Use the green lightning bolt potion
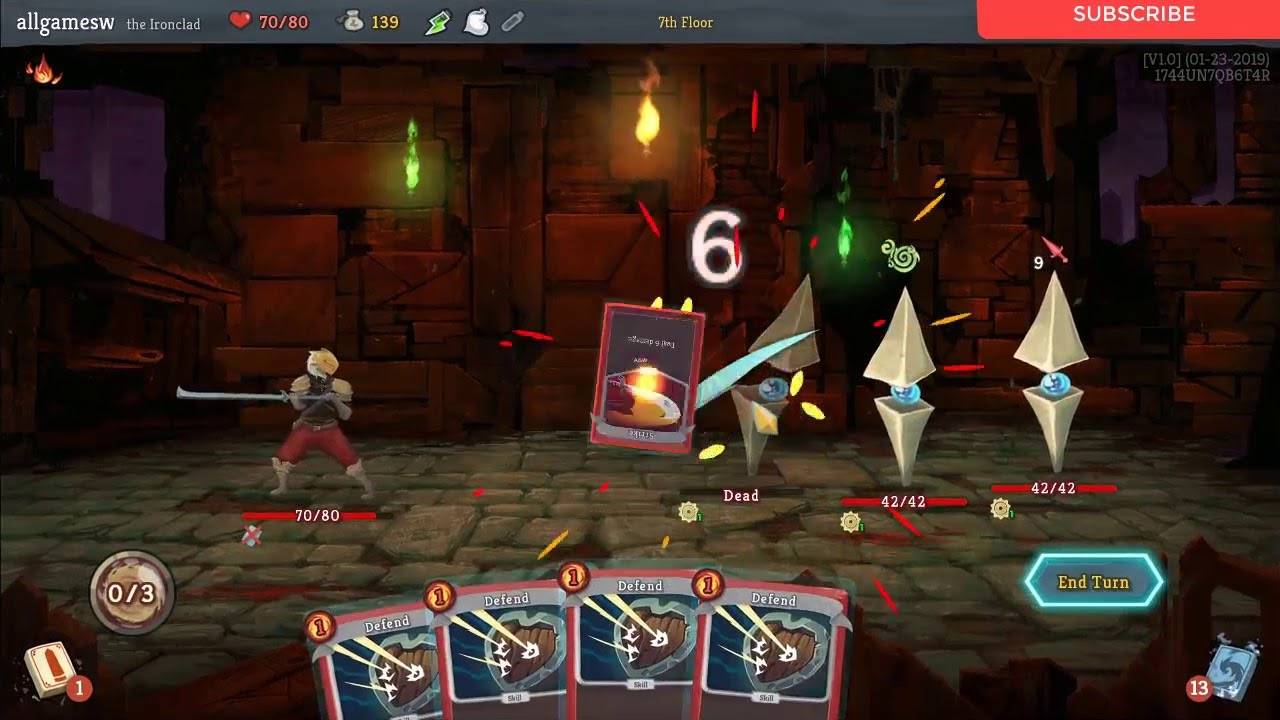The height and width of the screenshot is (720, 1280). [x=438, y=22]
